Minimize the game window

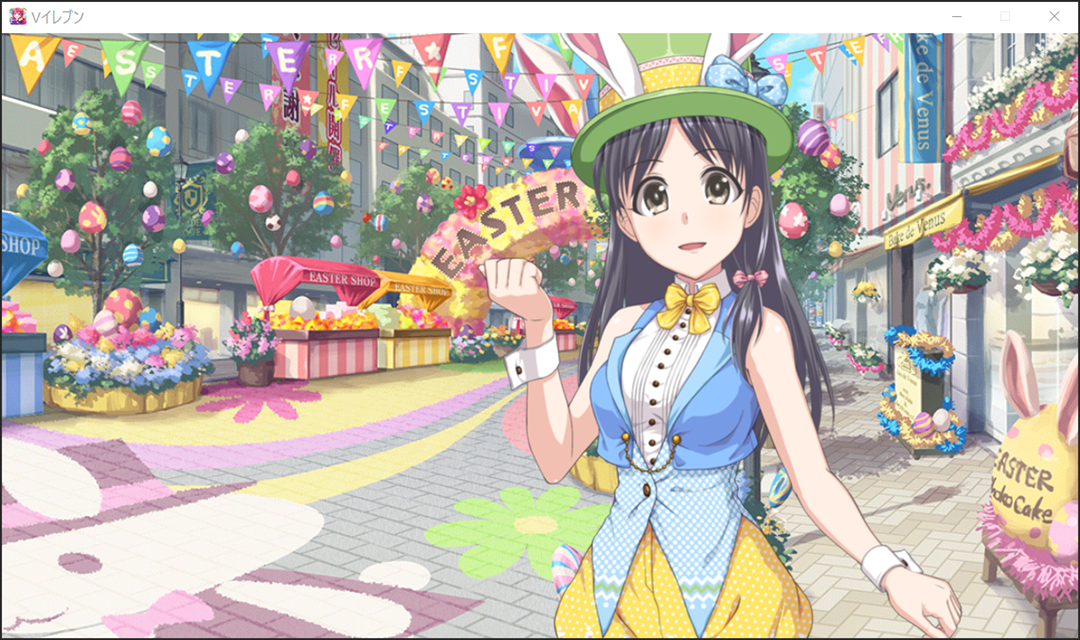(x=957, y=16)
